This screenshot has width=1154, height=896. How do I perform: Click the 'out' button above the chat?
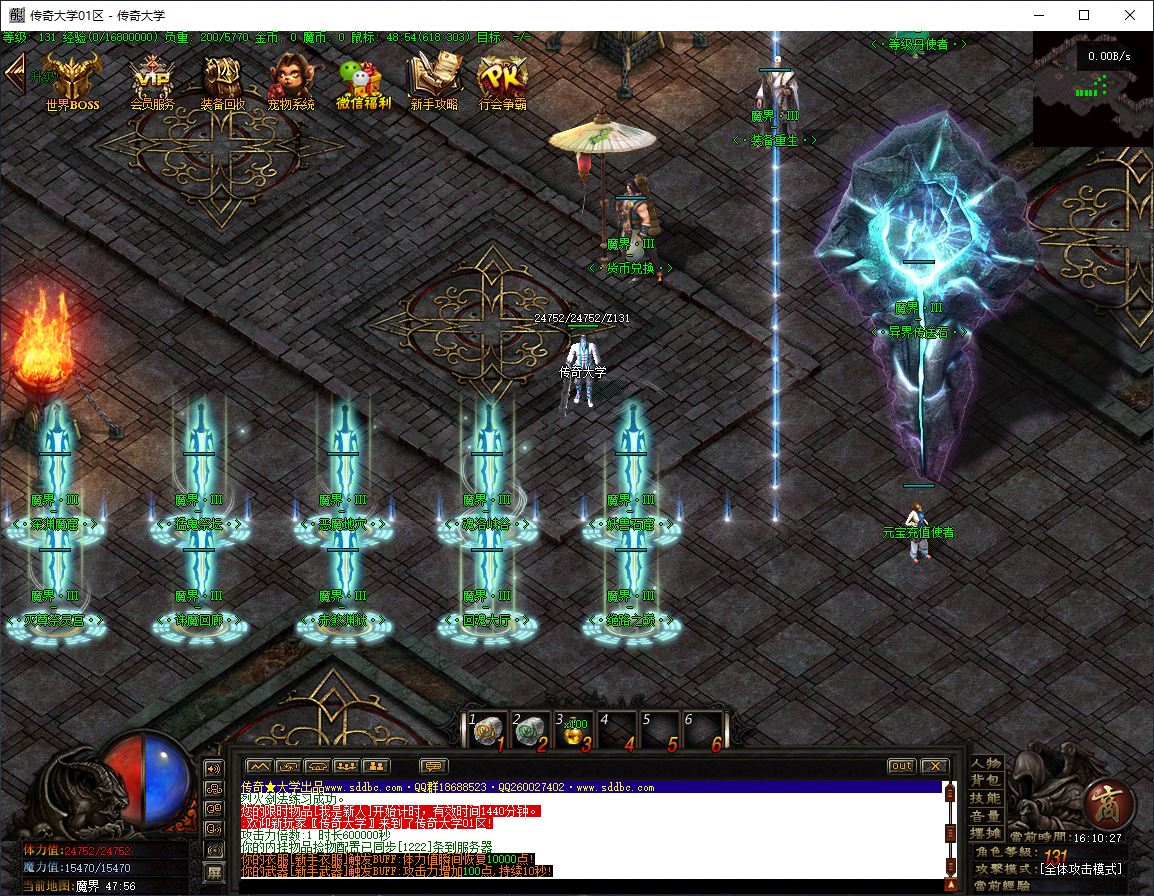coord(901,766)
